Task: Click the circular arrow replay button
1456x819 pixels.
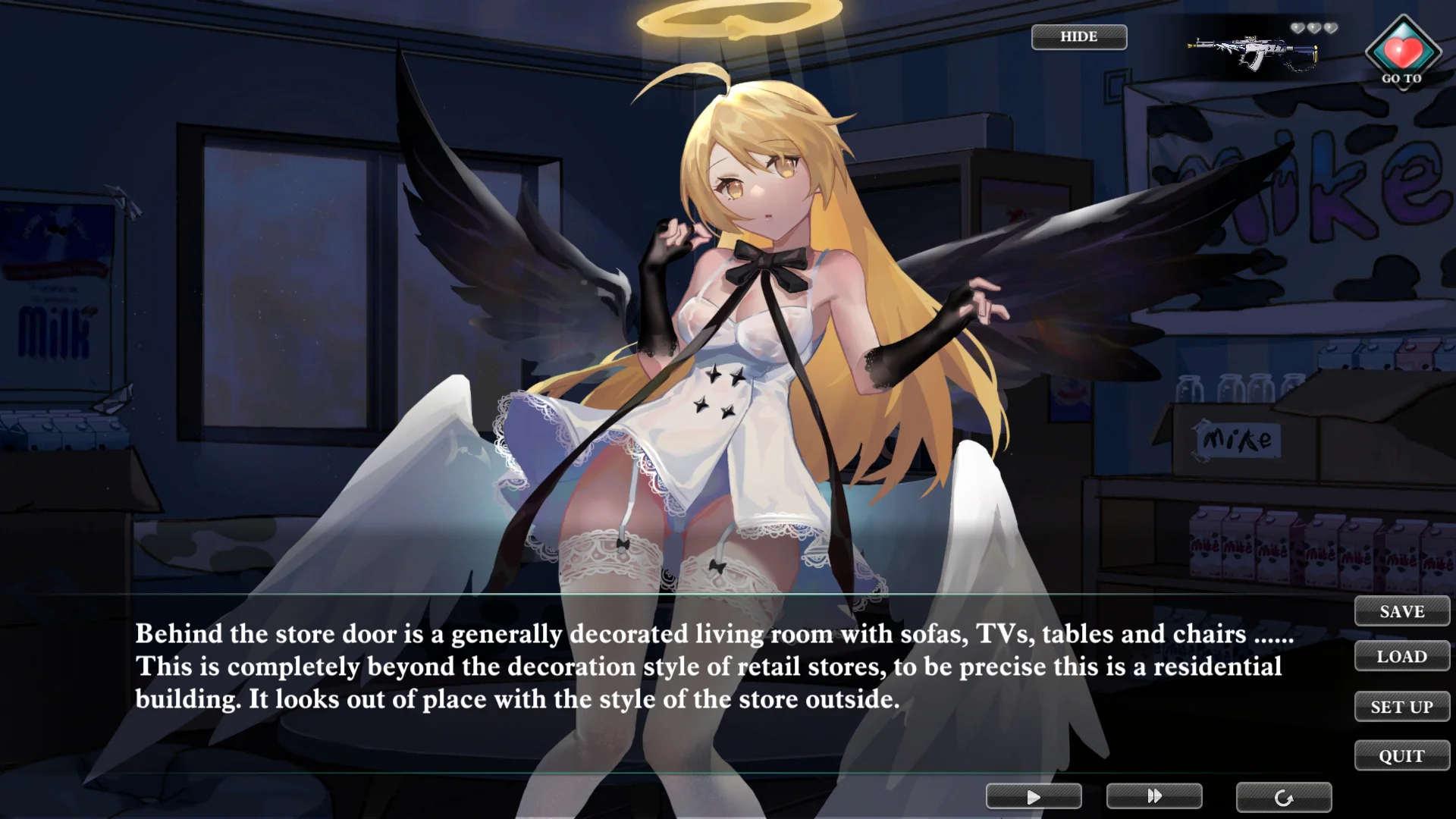Action: pyautogui.click(x=1283, y=798)
